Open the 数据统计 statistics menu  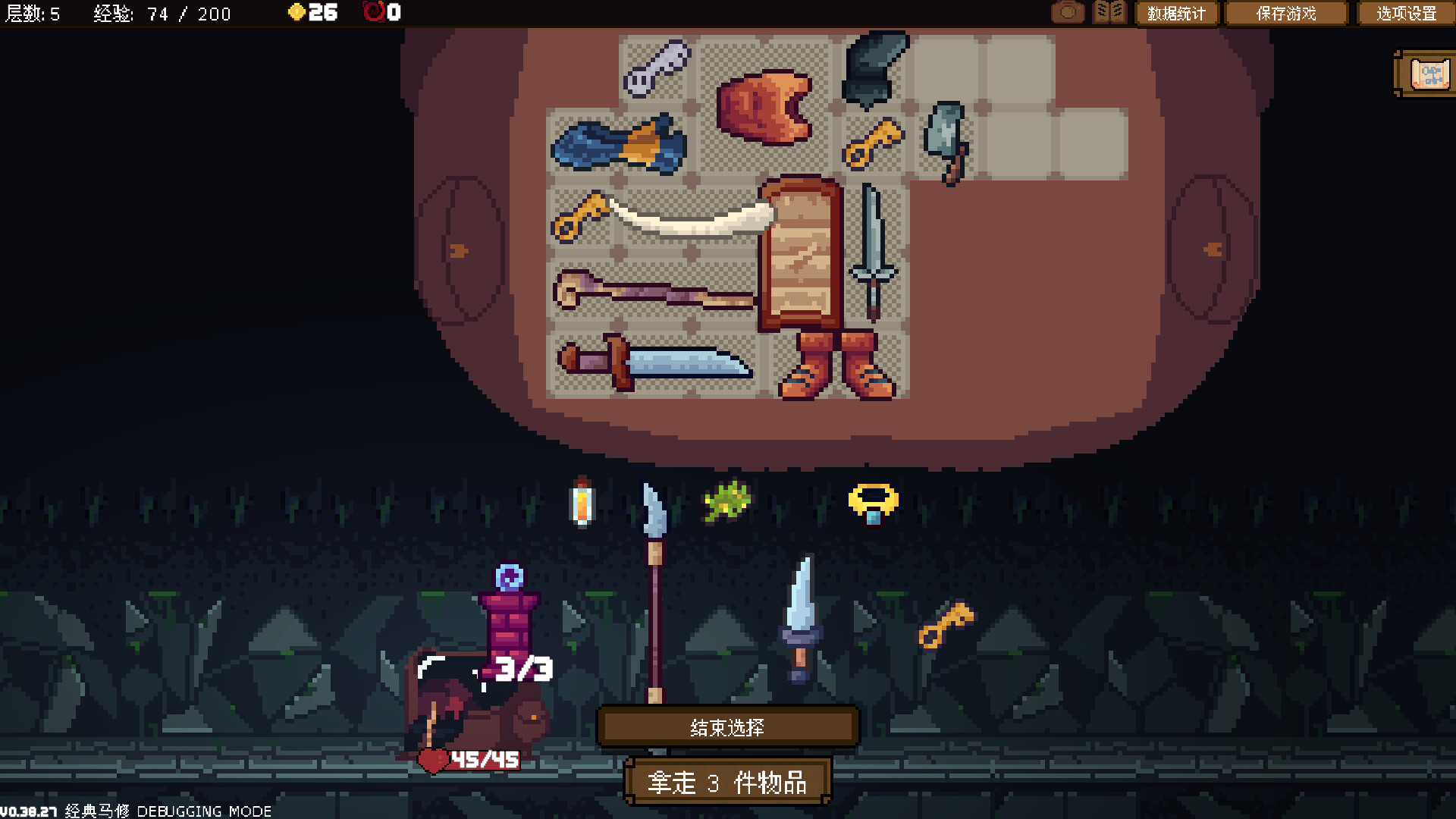(x=1176, y=13)
